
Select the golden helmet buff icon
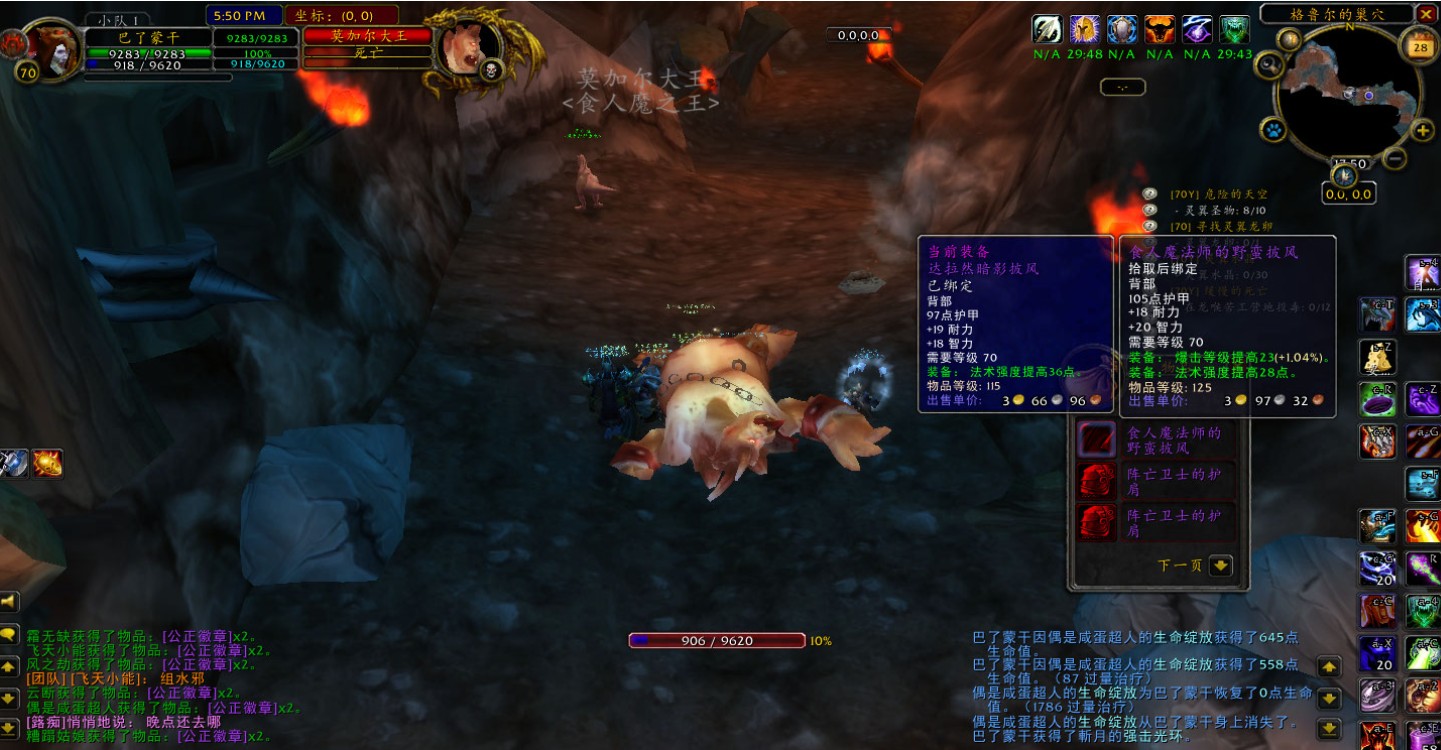[1085, 29]
